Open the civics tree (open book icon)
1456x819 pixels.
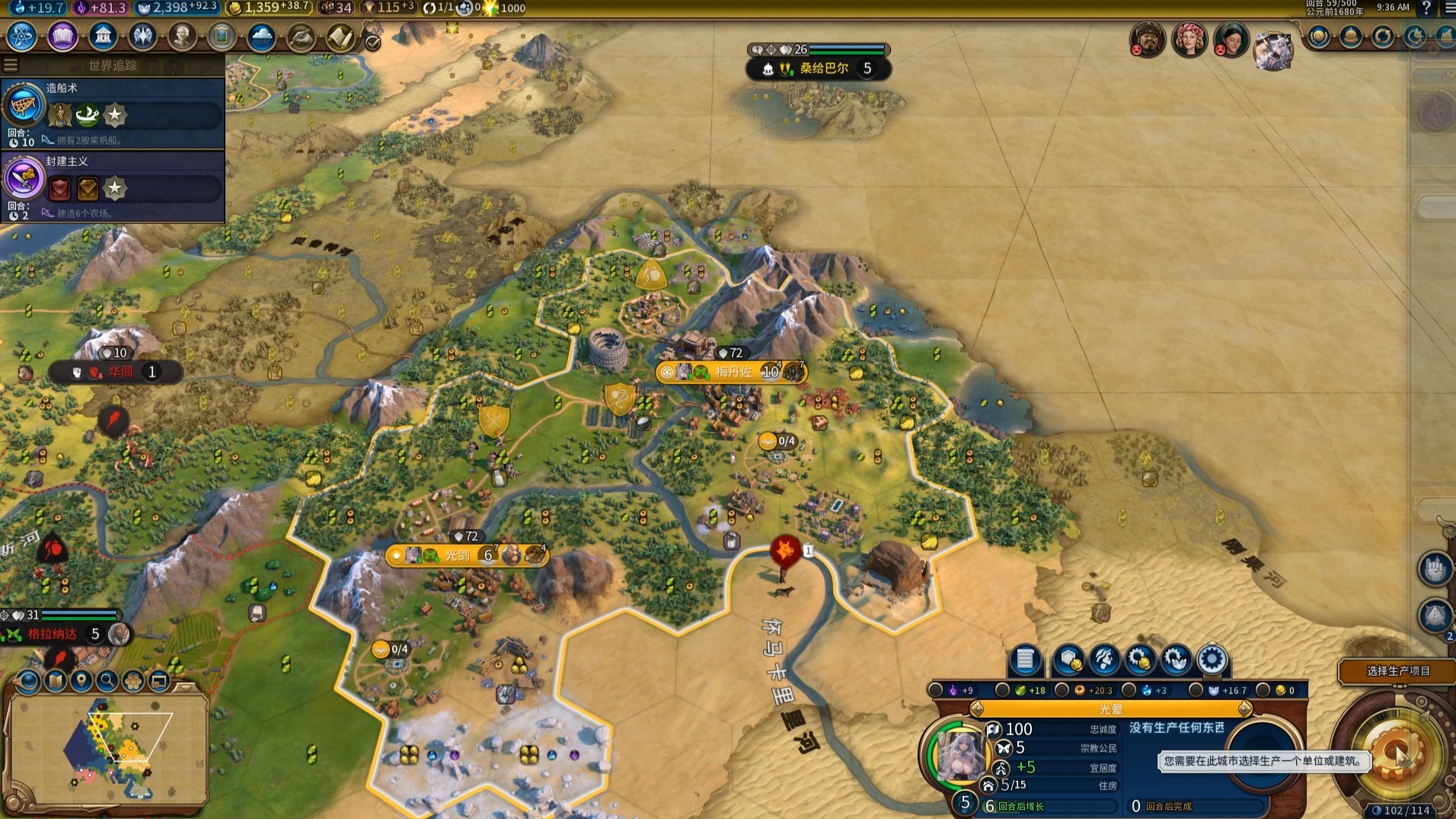(62, 37)
